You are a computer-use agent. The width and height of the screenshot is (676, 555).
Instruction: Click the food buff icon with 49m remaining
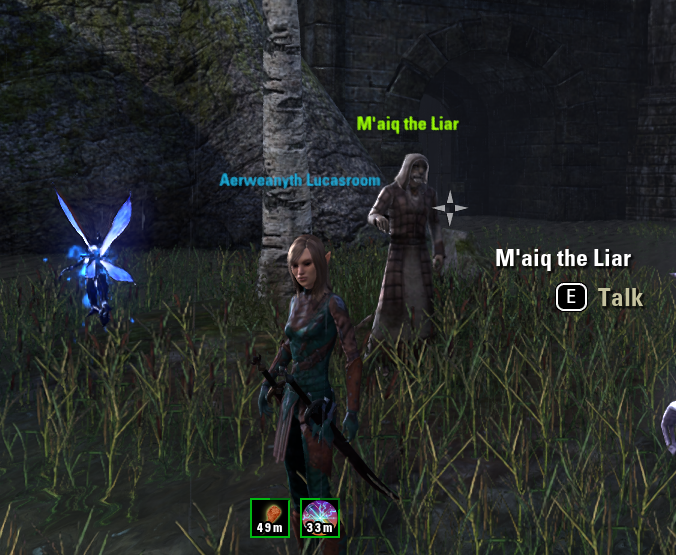pyautogui.click(x=270, y=517)
